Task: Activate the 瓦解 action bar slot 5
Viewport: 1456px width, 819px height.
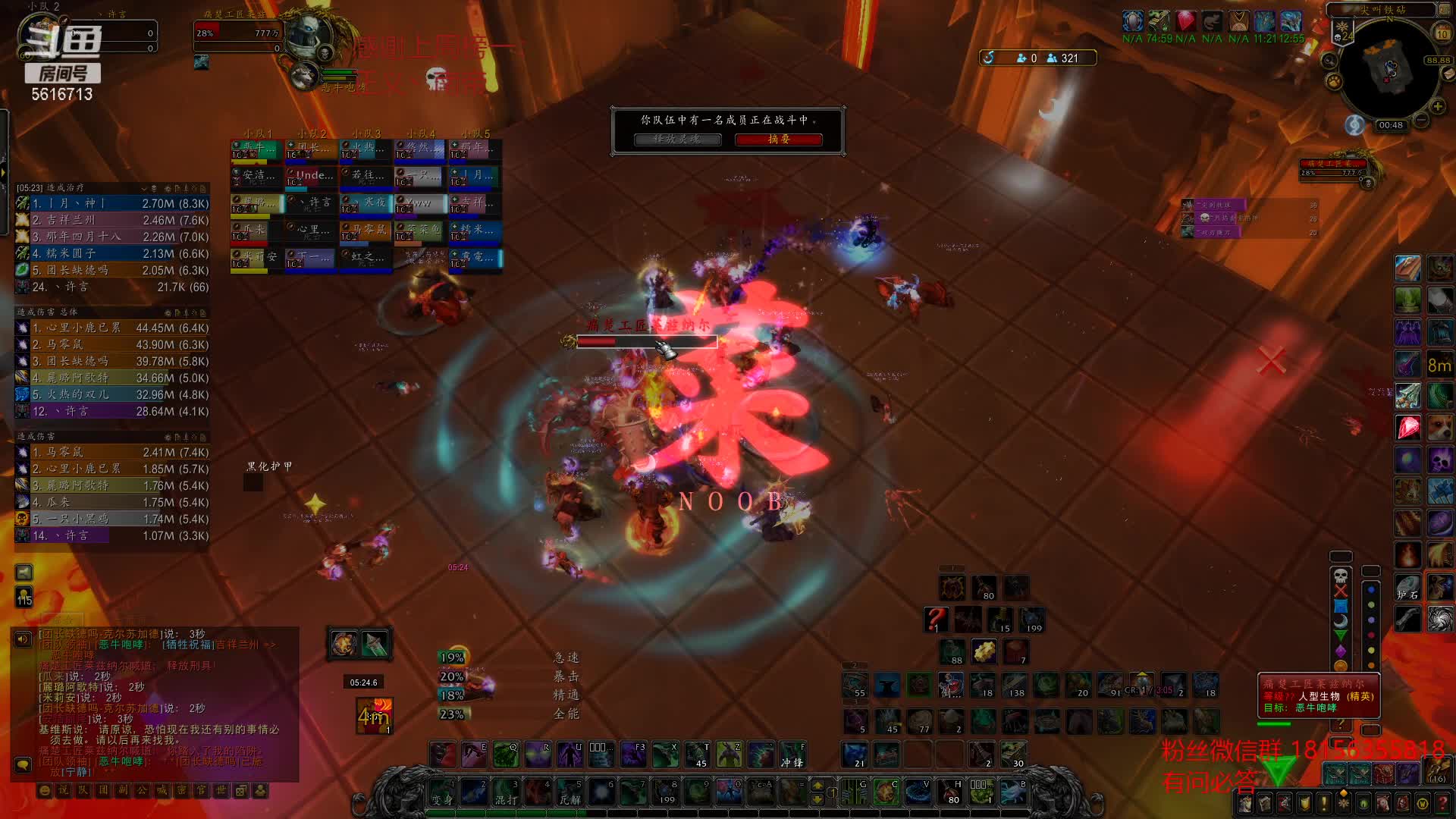Action: click(570, 792)
